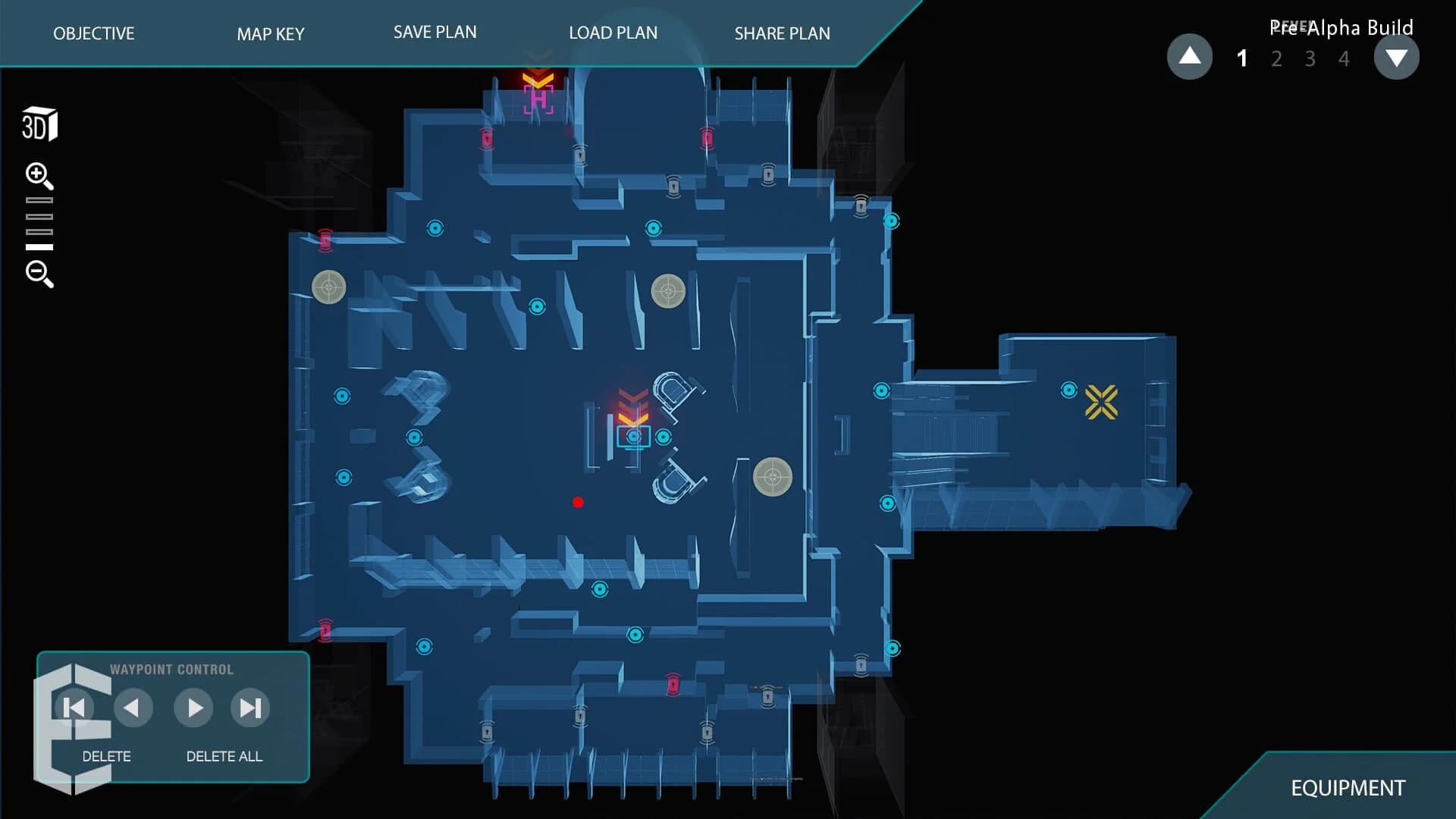Switch the map to 3D view
This screenshot has height=819, width=1456.
click(39, 123)
